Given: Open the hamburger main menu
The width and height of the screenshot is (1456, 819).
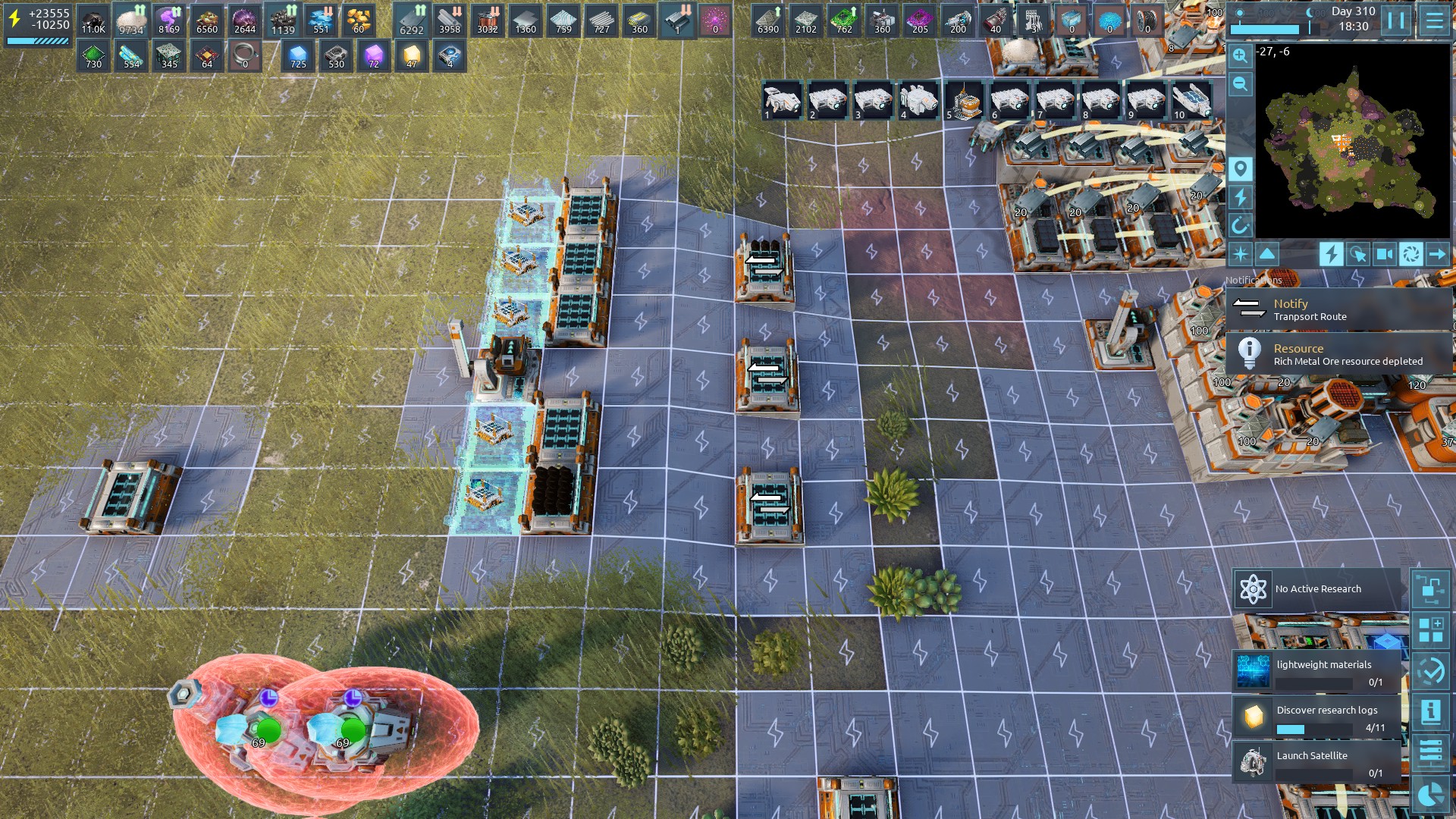Looking at the screenshot, I should click(1434, 20).
